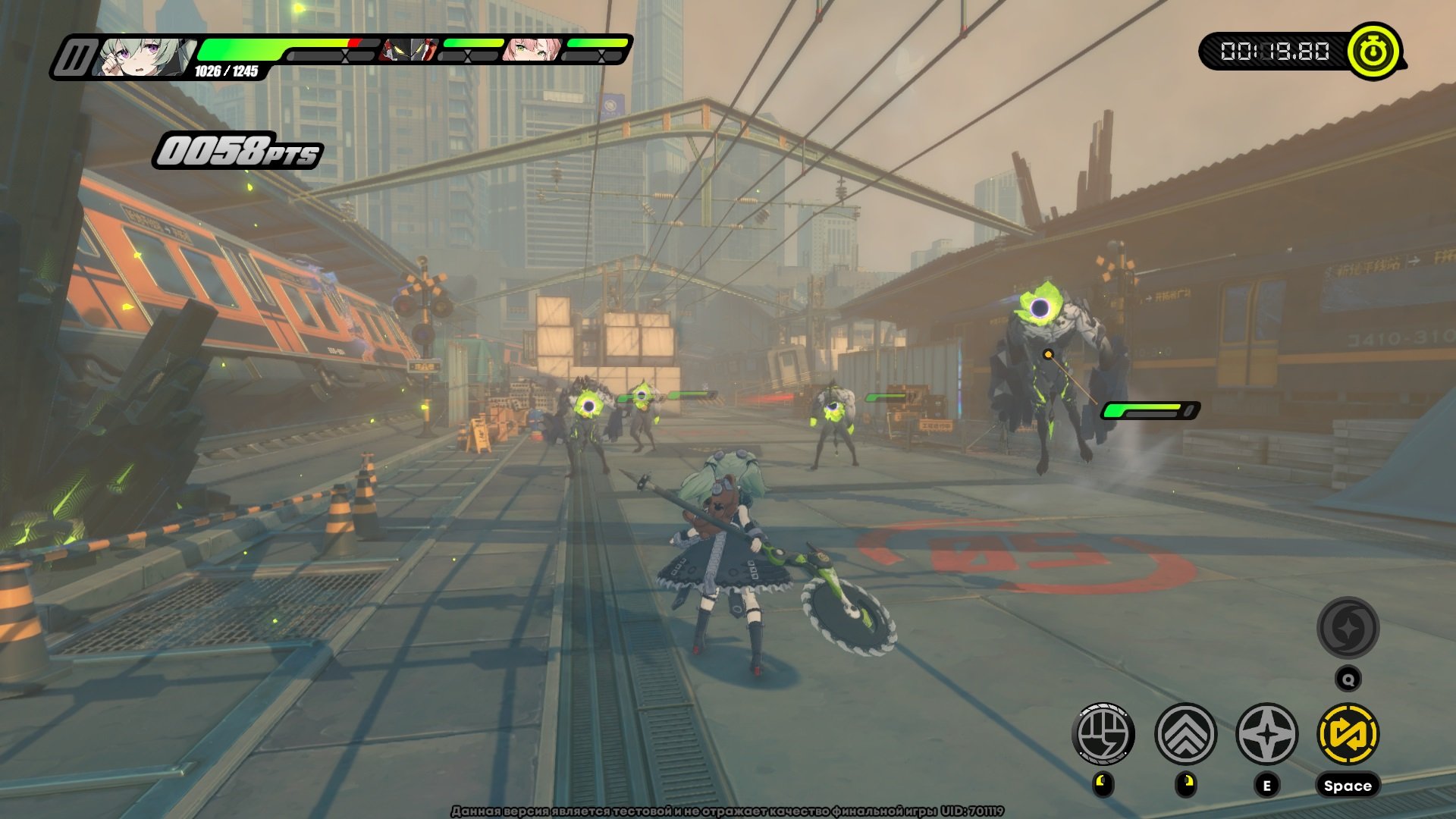Activate the greyed-out ultimate ability icon
The height and width of the screenshot is (819, 1456).
(1348, 627)
